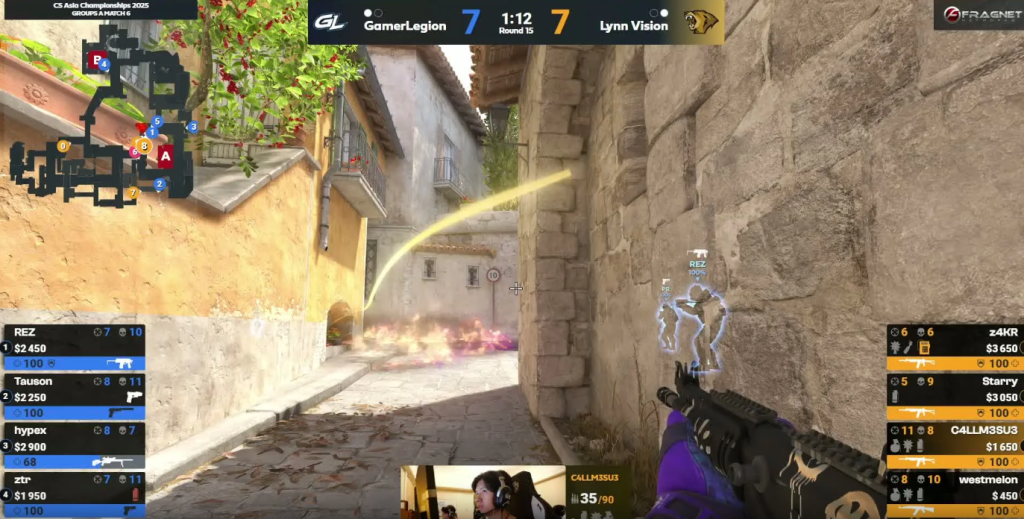Image resolution: width=1024 pixels, height=519 pixels.
Task: Select bombsite B marker on the minimap
Action: point(96,60)
